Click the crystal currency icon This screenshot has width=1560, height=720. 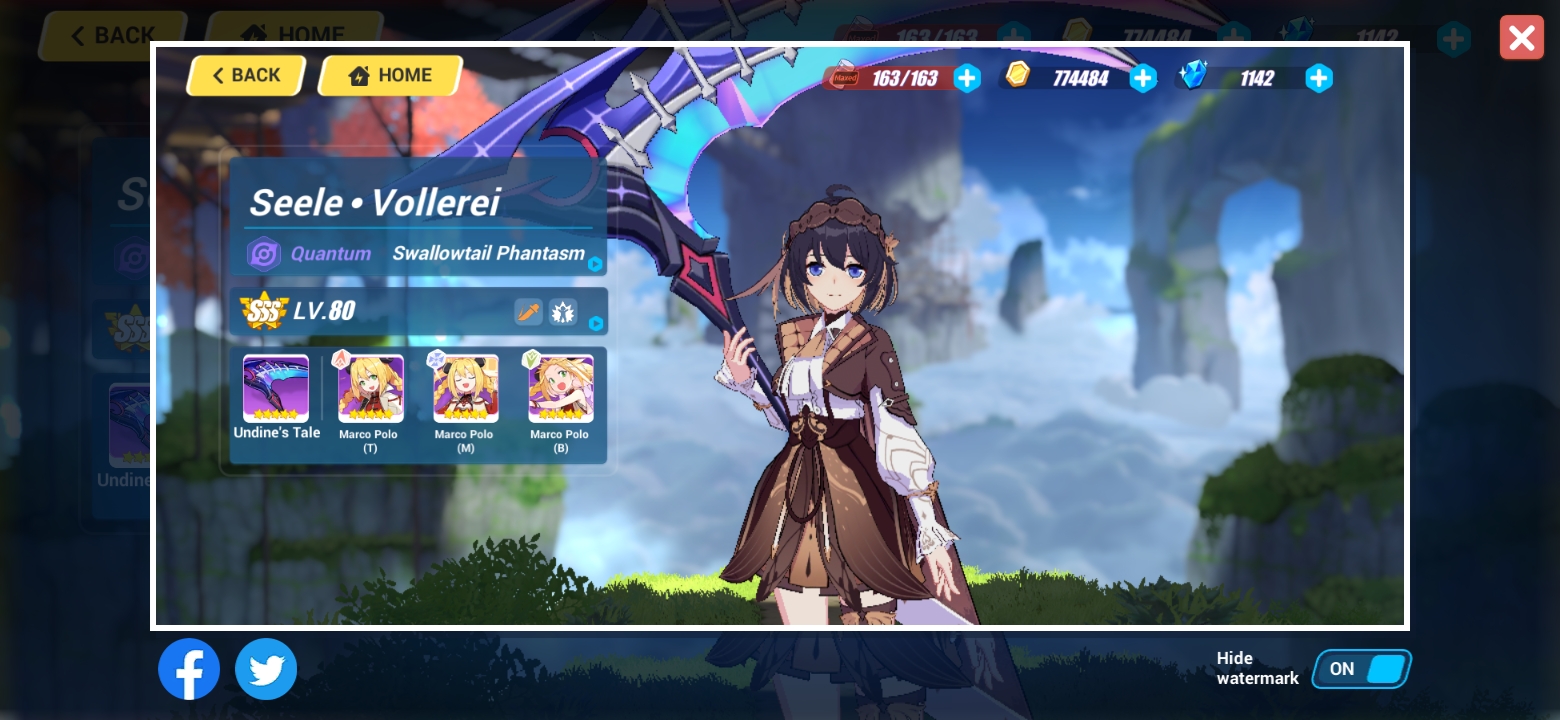click(1193, 76)
